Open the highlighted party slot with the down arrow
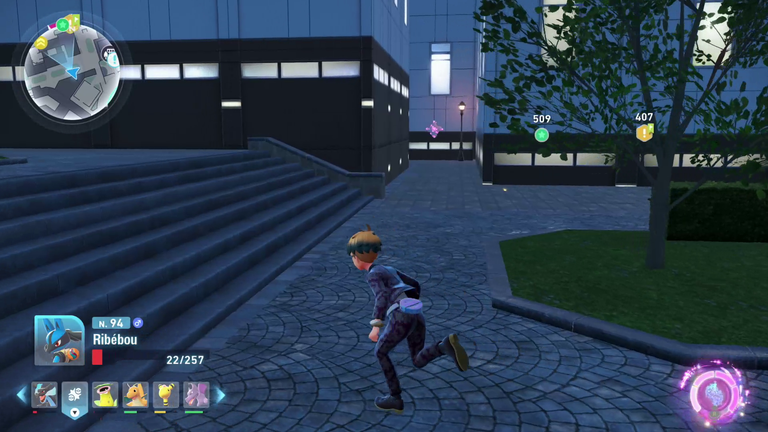The image size is (768, 432). (x=75, y=397)
